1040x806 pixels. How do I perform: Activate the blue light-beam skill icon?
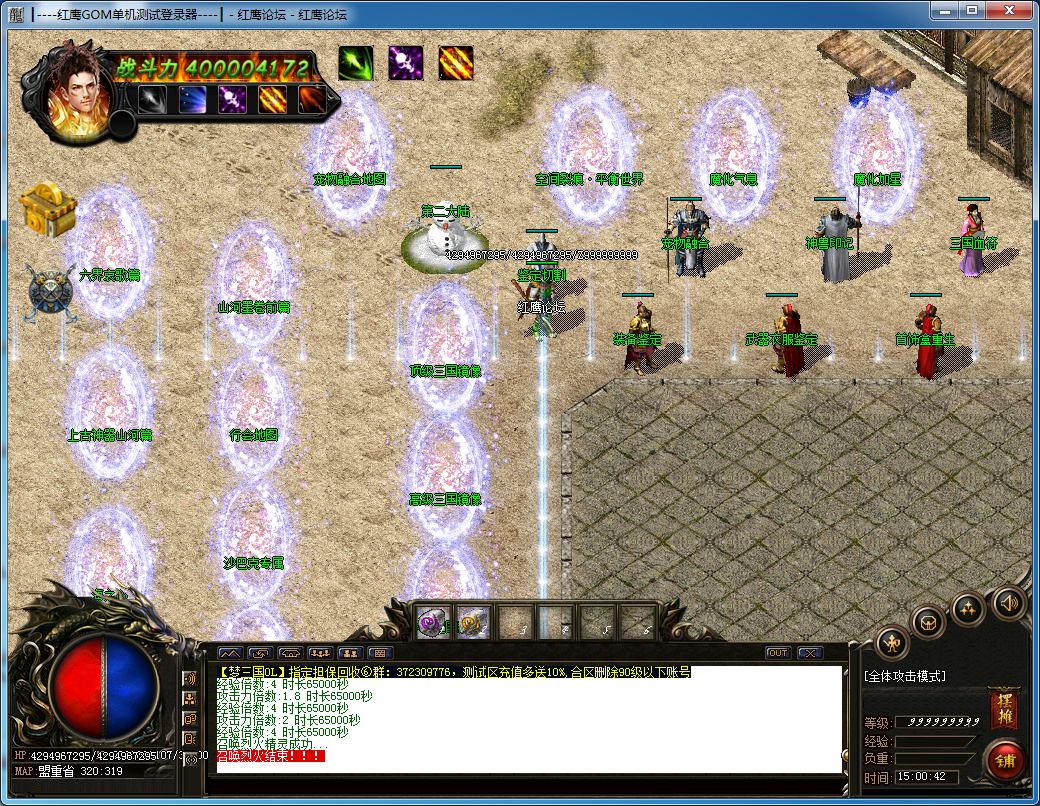[x=192, y=99]
